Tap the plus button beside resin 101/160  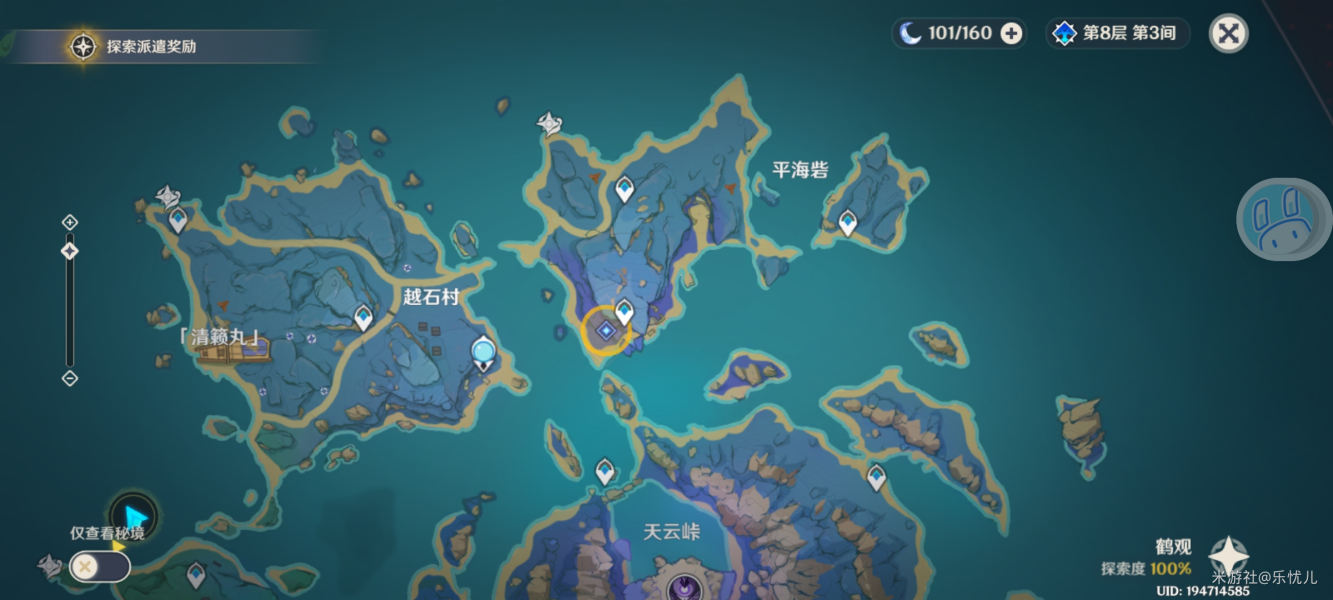pyautogui.click(x=1011, y=33)
